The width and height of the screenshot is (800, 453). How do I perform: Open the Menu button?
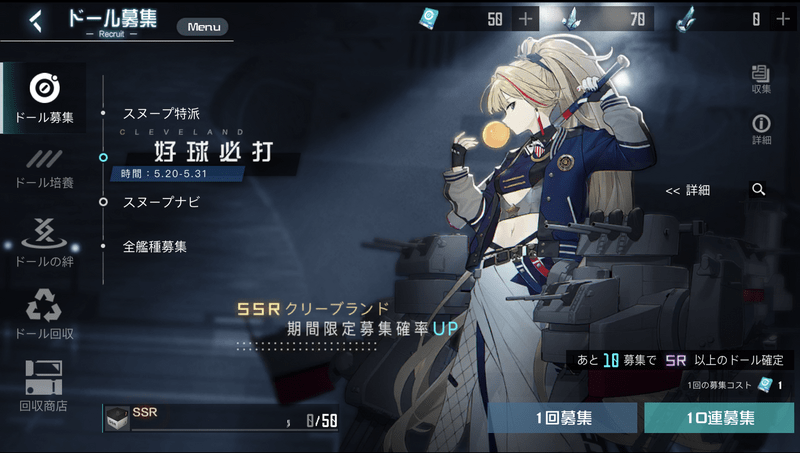[203, 27]
